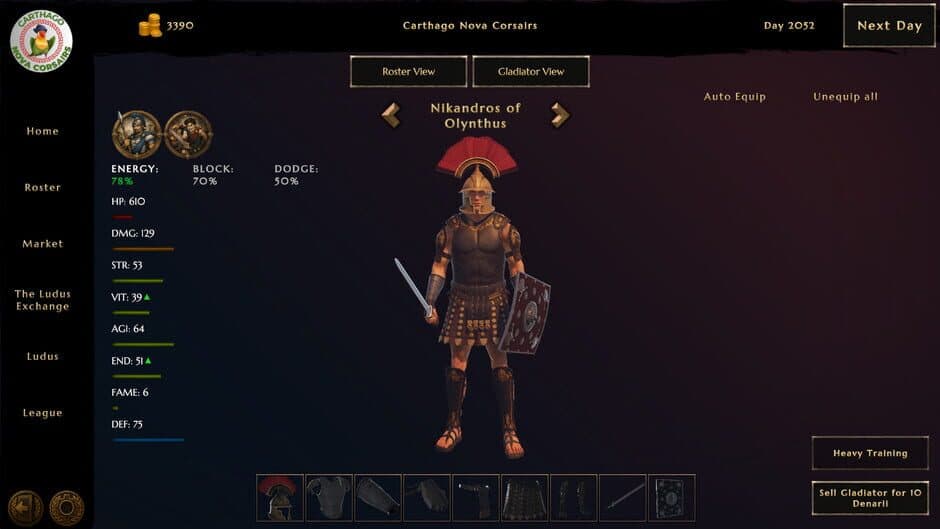Select the red-crested helmet equipment slot
This screenshot has height=529, width=940.
click(x=280, y=497)
